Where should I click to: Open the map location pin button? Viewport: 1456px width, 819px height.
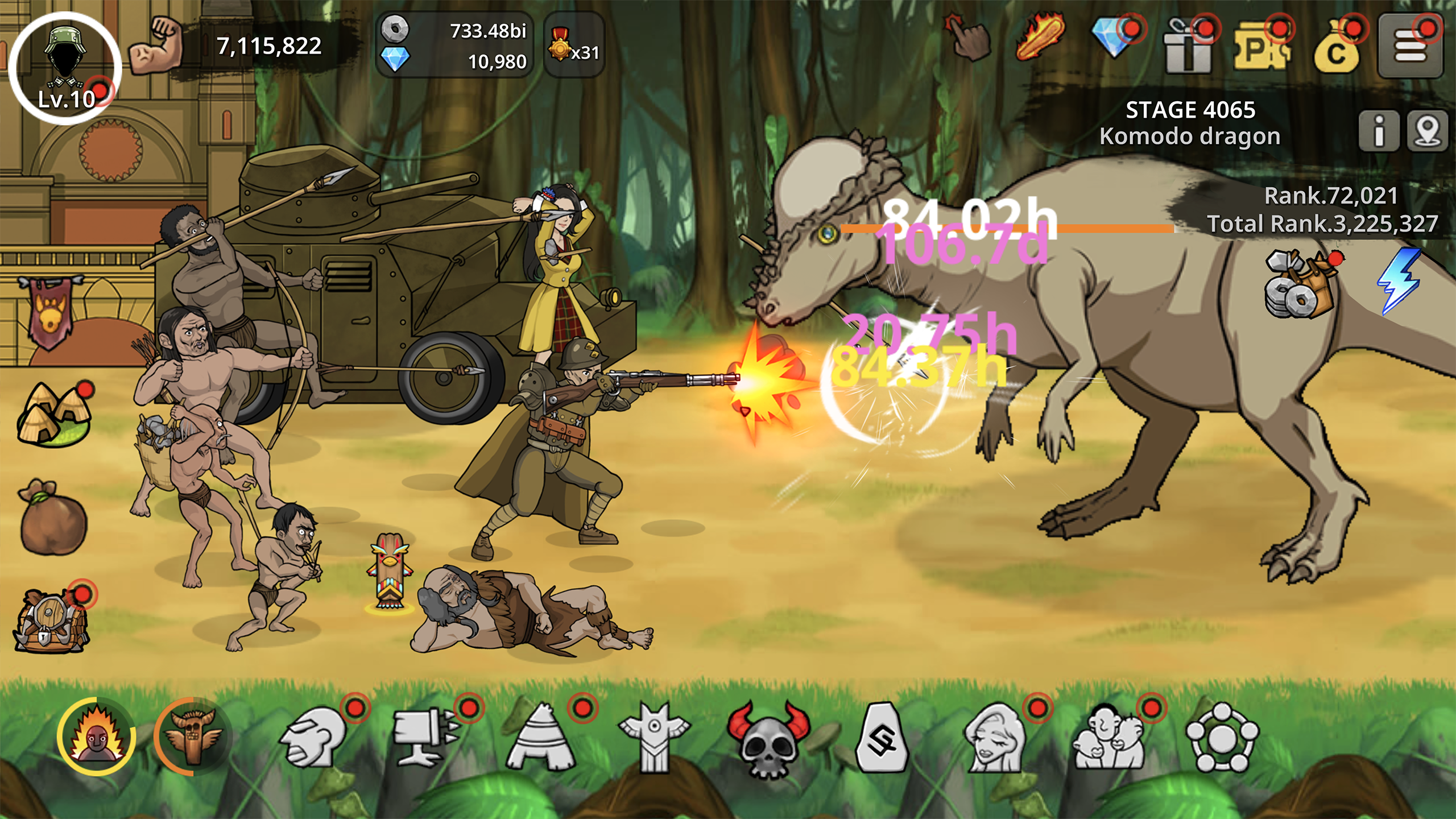pos(1428,131)
